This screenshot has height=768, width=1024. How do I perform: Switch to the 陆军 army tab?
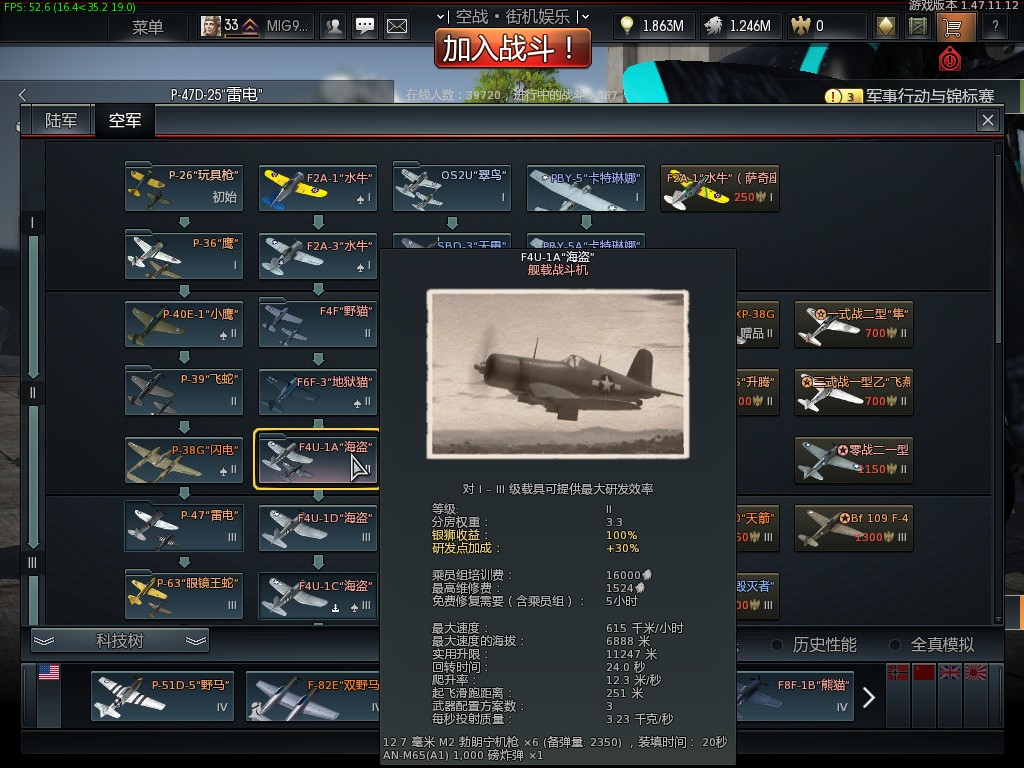61,121
